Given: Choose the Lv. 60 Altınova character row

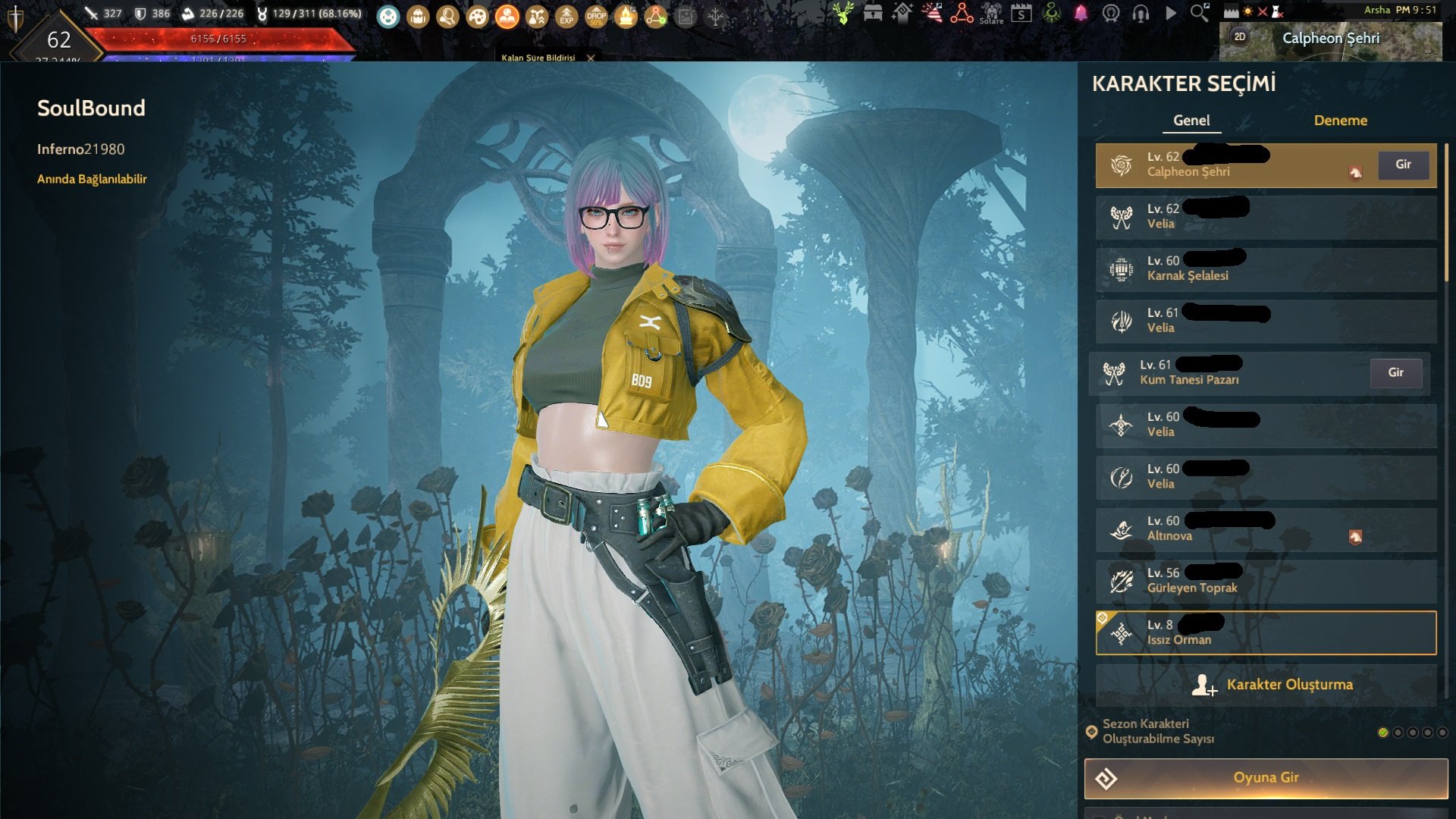Looking at the screenshot, I should [x=1265, y=529].
